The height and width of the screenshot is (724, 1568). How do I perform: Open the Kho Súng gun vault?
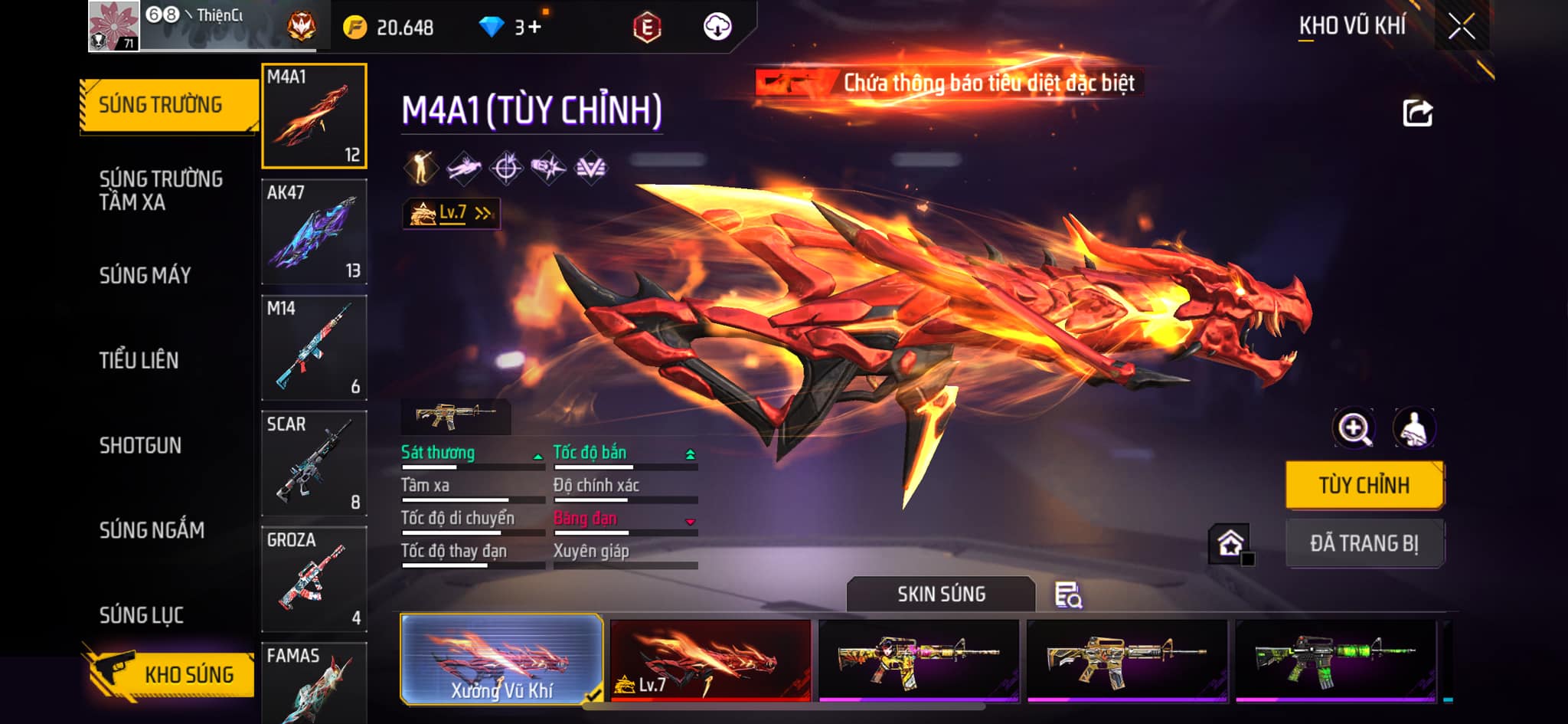tap(170, 674)
